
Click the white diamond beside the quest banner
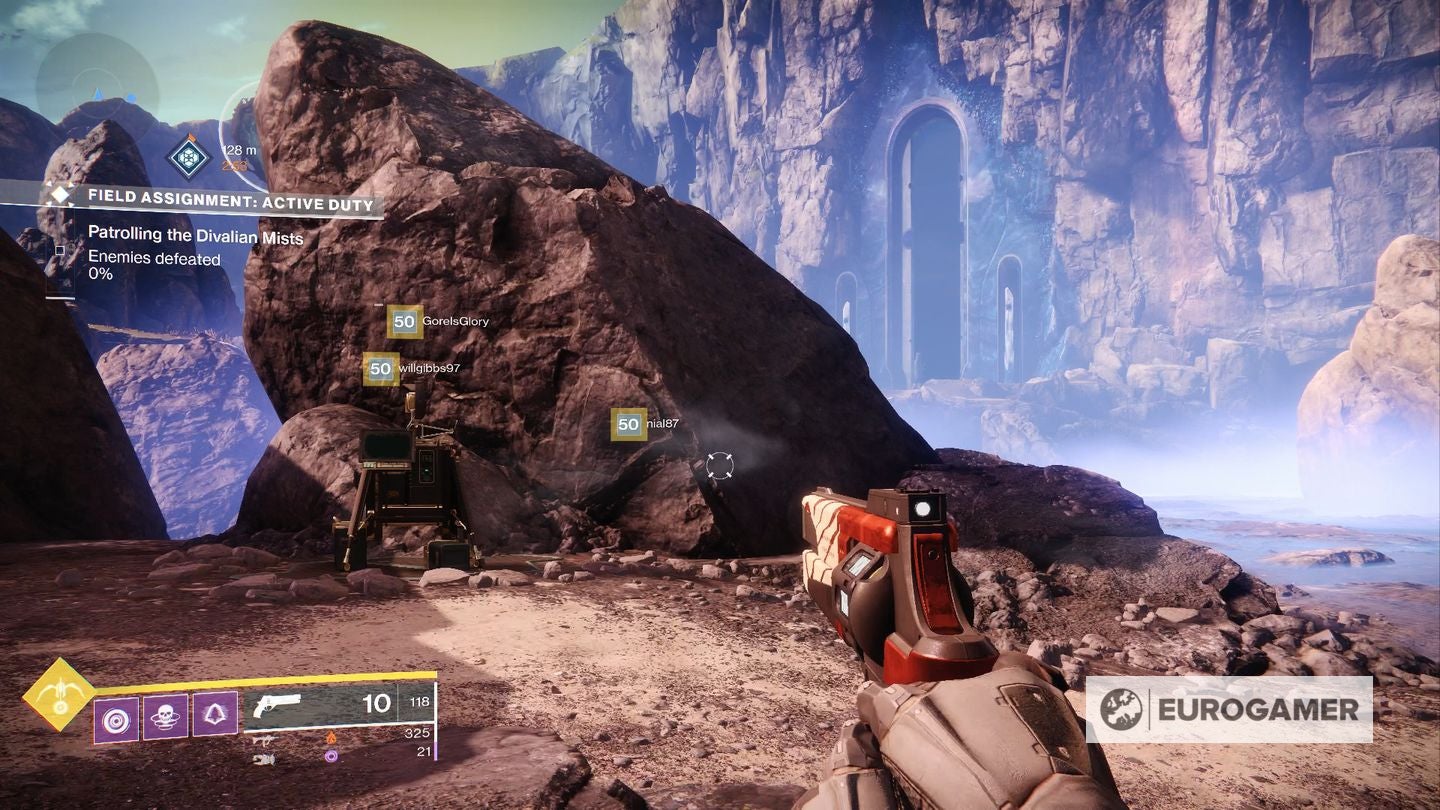click(60, 195)
